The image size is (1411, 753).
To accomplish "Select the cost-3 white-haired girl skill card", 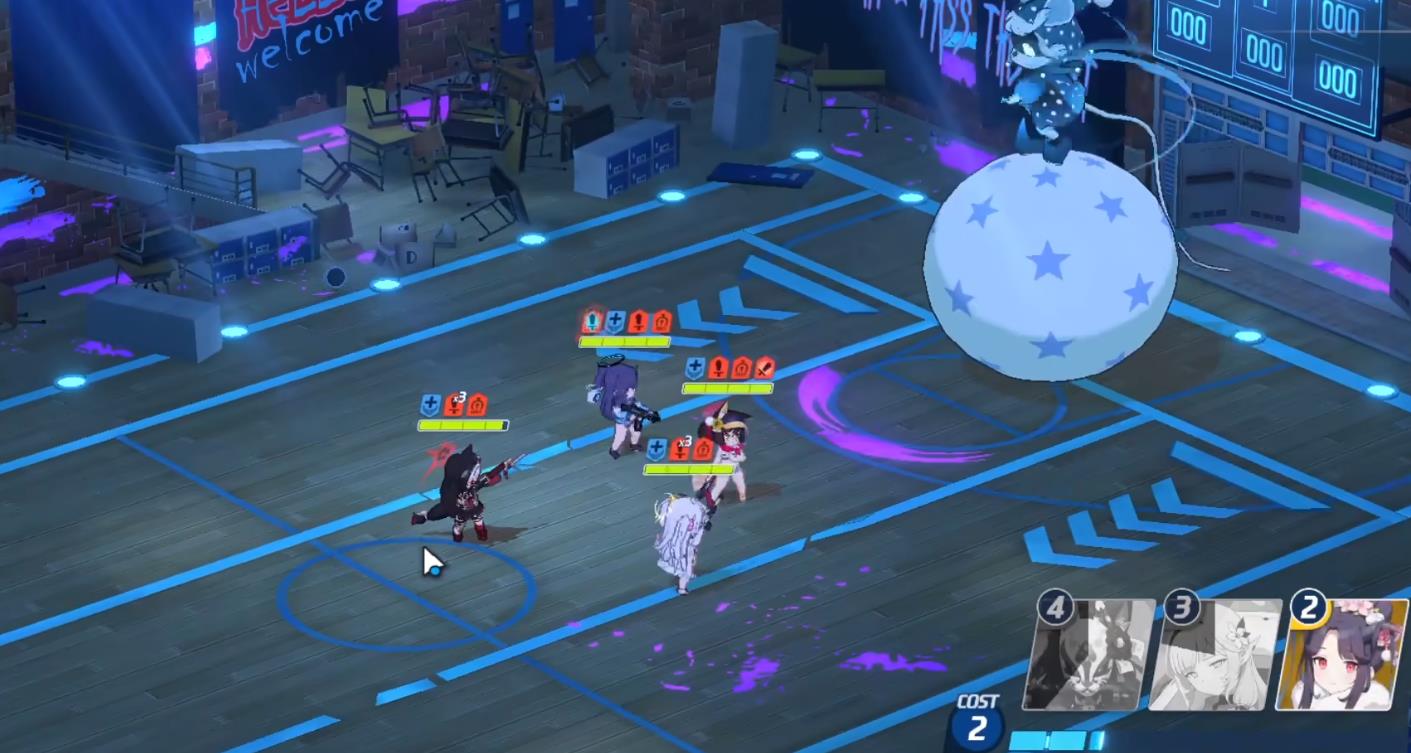I will click(1215, 655).
